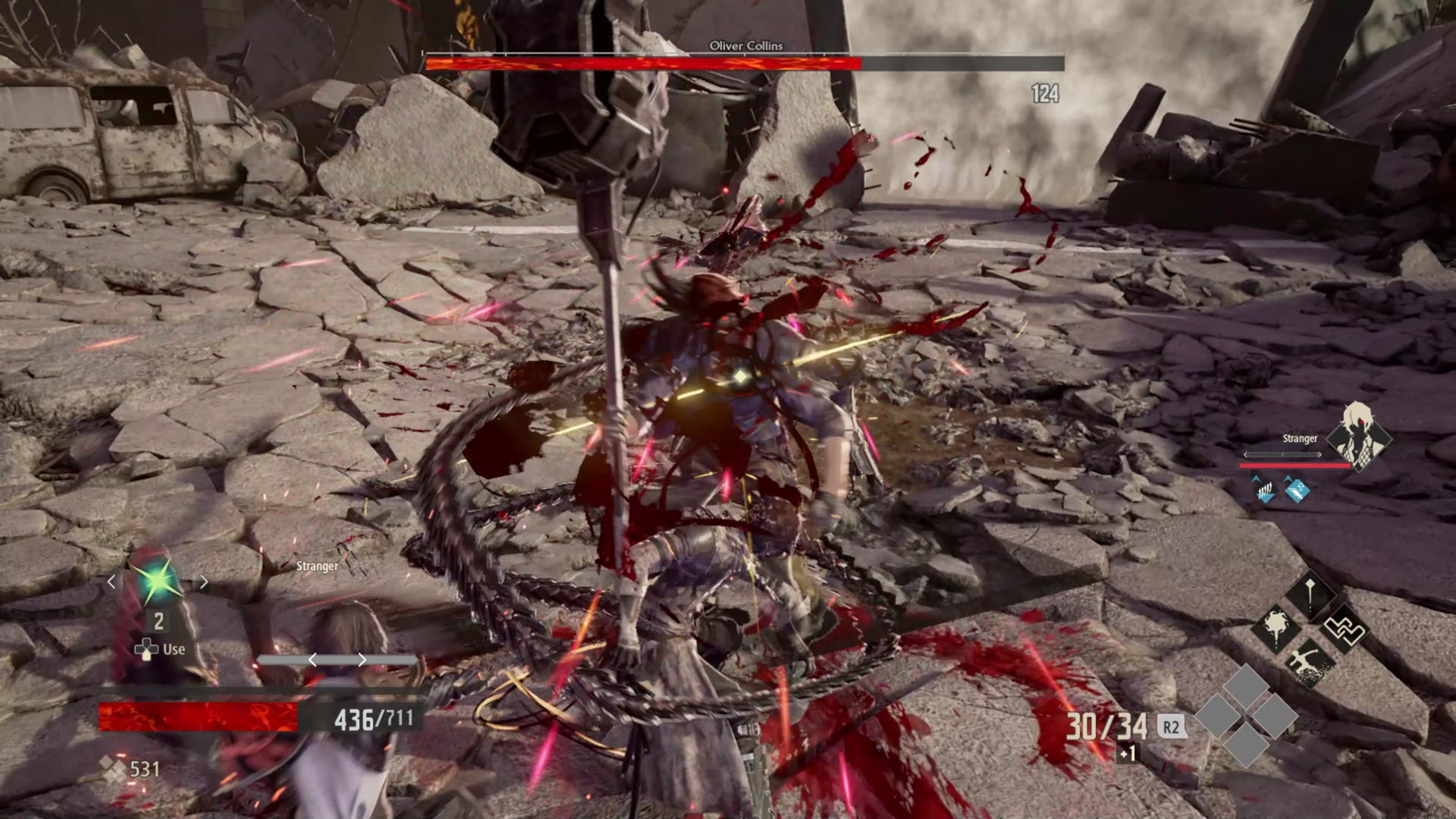Click the R2 button prompt beside the ammo count

[1171, 725]
